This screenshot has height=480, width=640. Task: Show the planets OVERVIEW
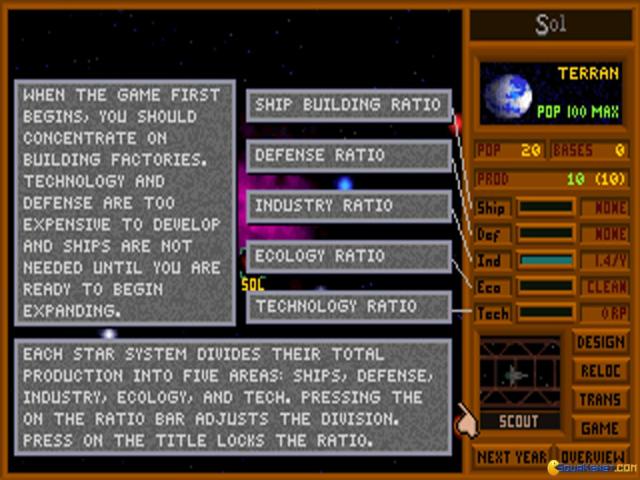click(594, 457)
